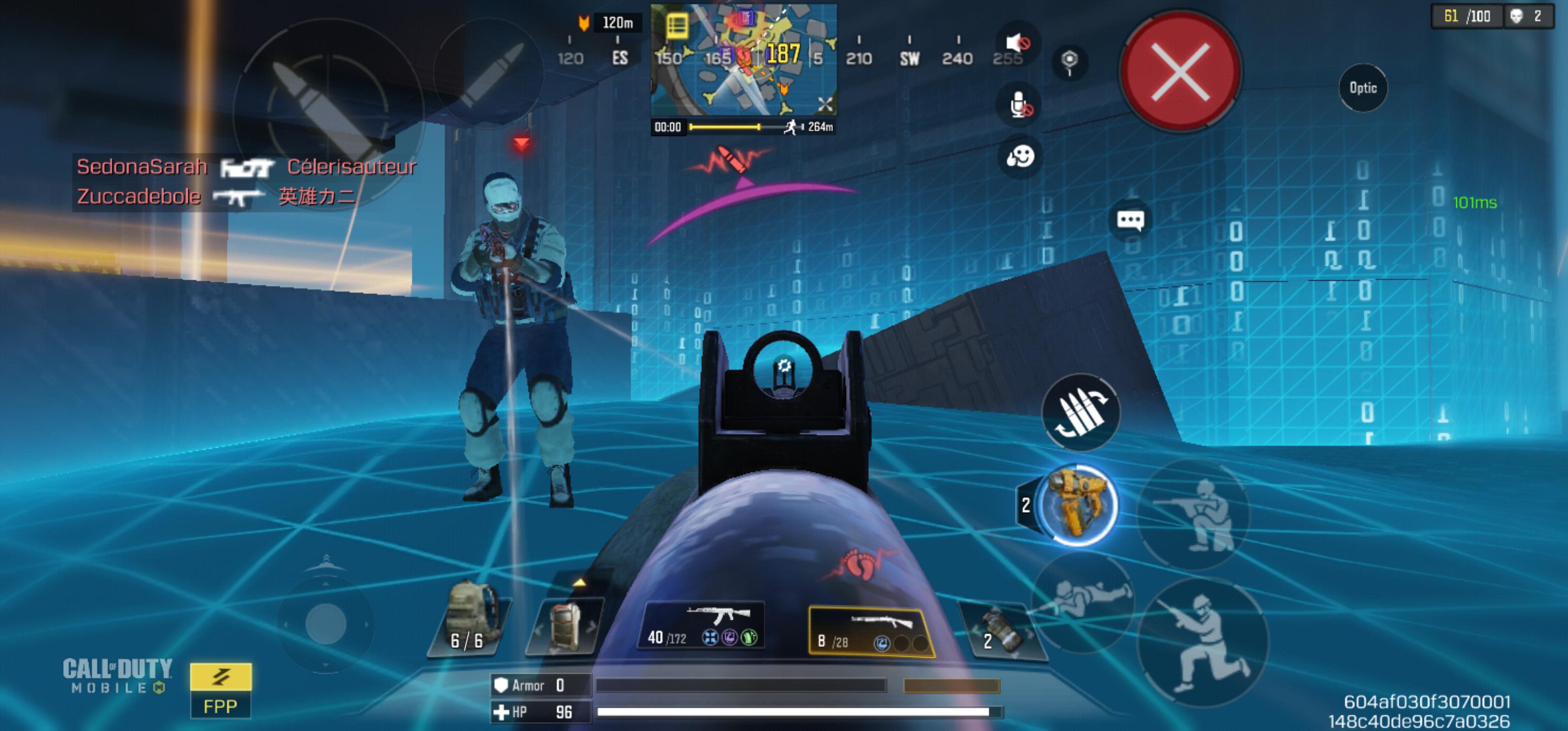Select the assault rifle weapon slot

(703, 625)
